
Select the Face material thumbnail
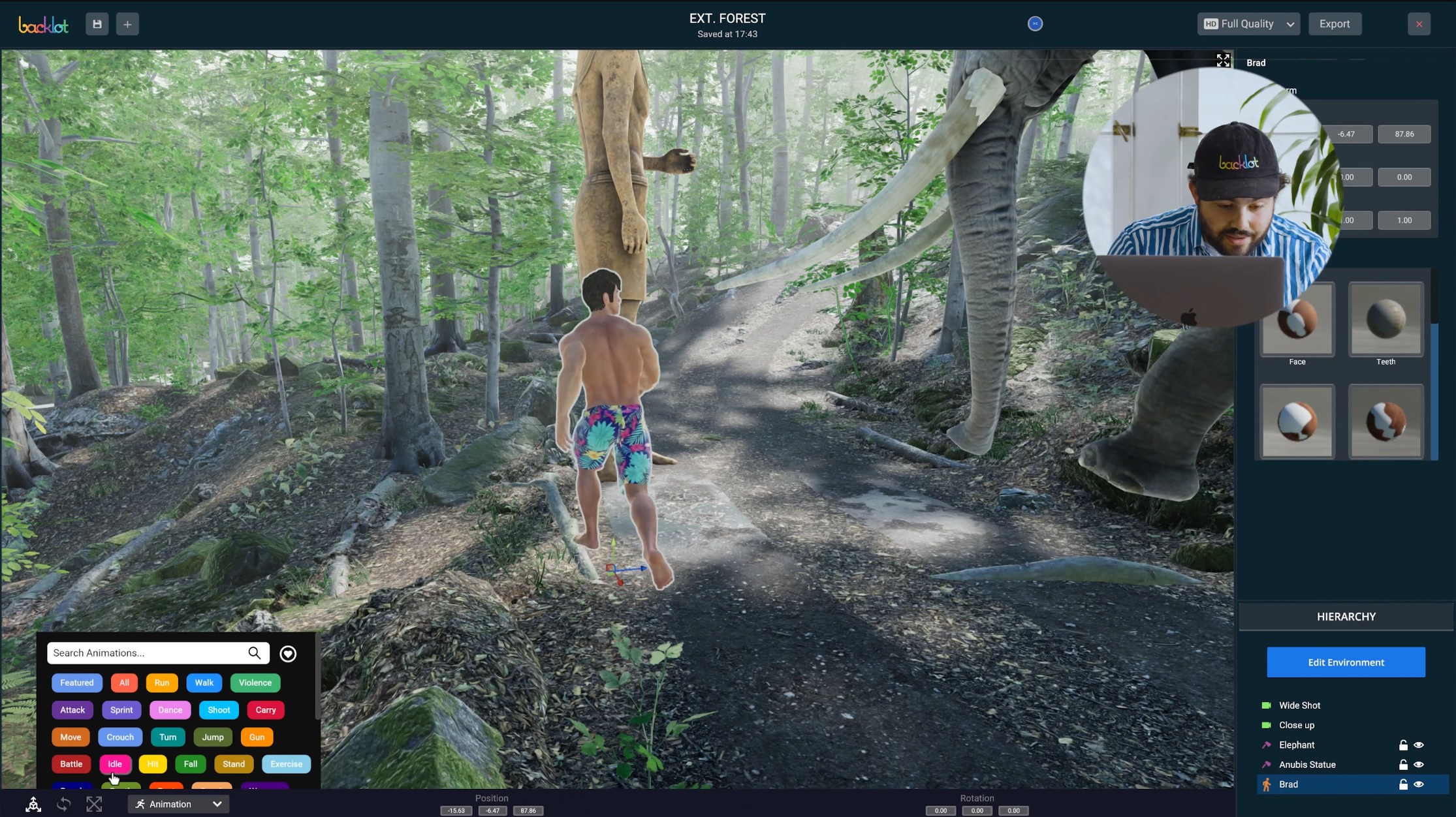point(1297,321)
